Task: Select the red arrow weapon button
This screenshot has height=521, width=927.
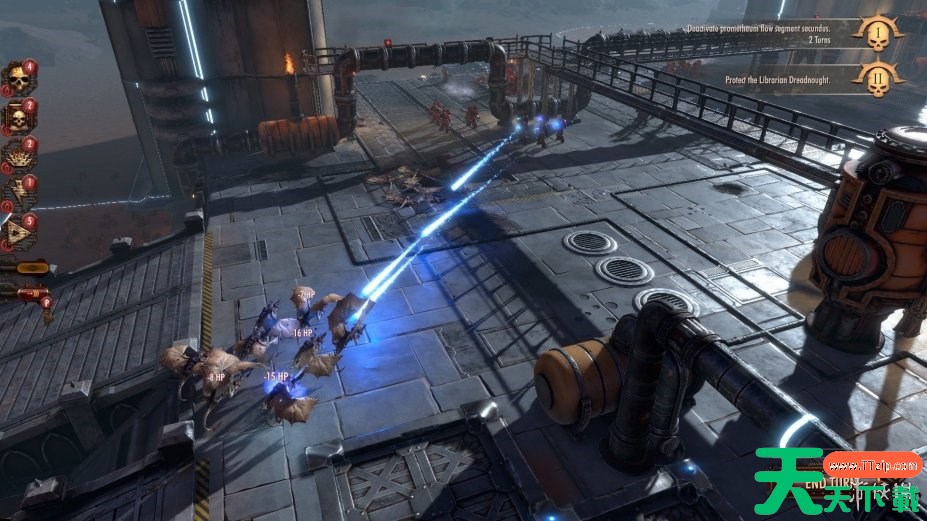Action: pos(28,293)
